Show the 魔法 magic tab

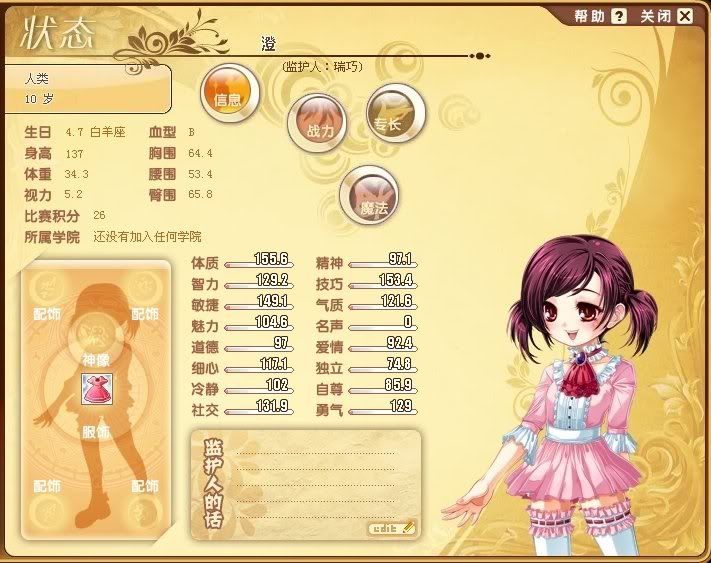point(371,196)
